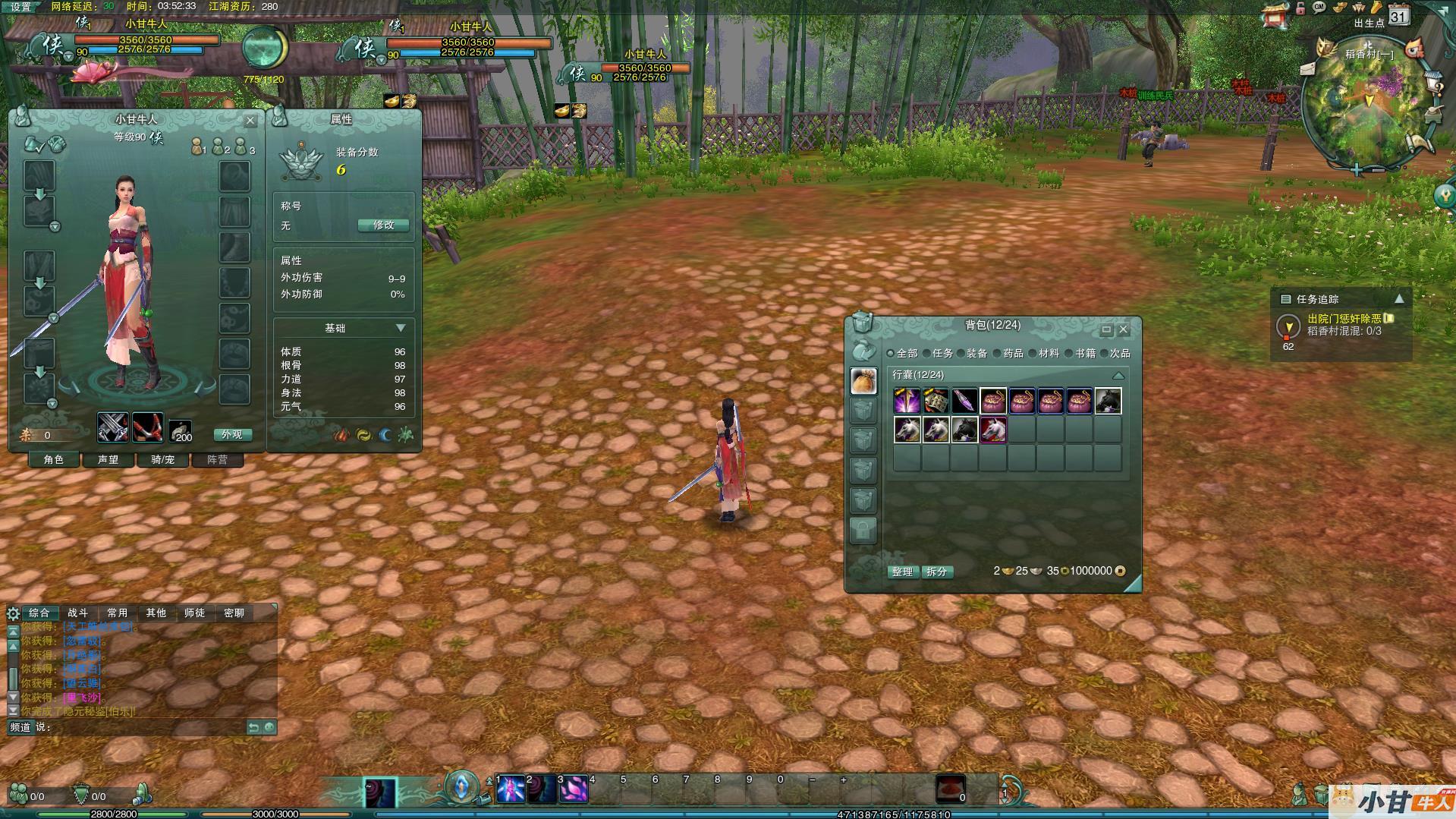Expand the 基础 attributes dropdown
Viewport: 1456px width, 819px height.
tap(401, 328)
